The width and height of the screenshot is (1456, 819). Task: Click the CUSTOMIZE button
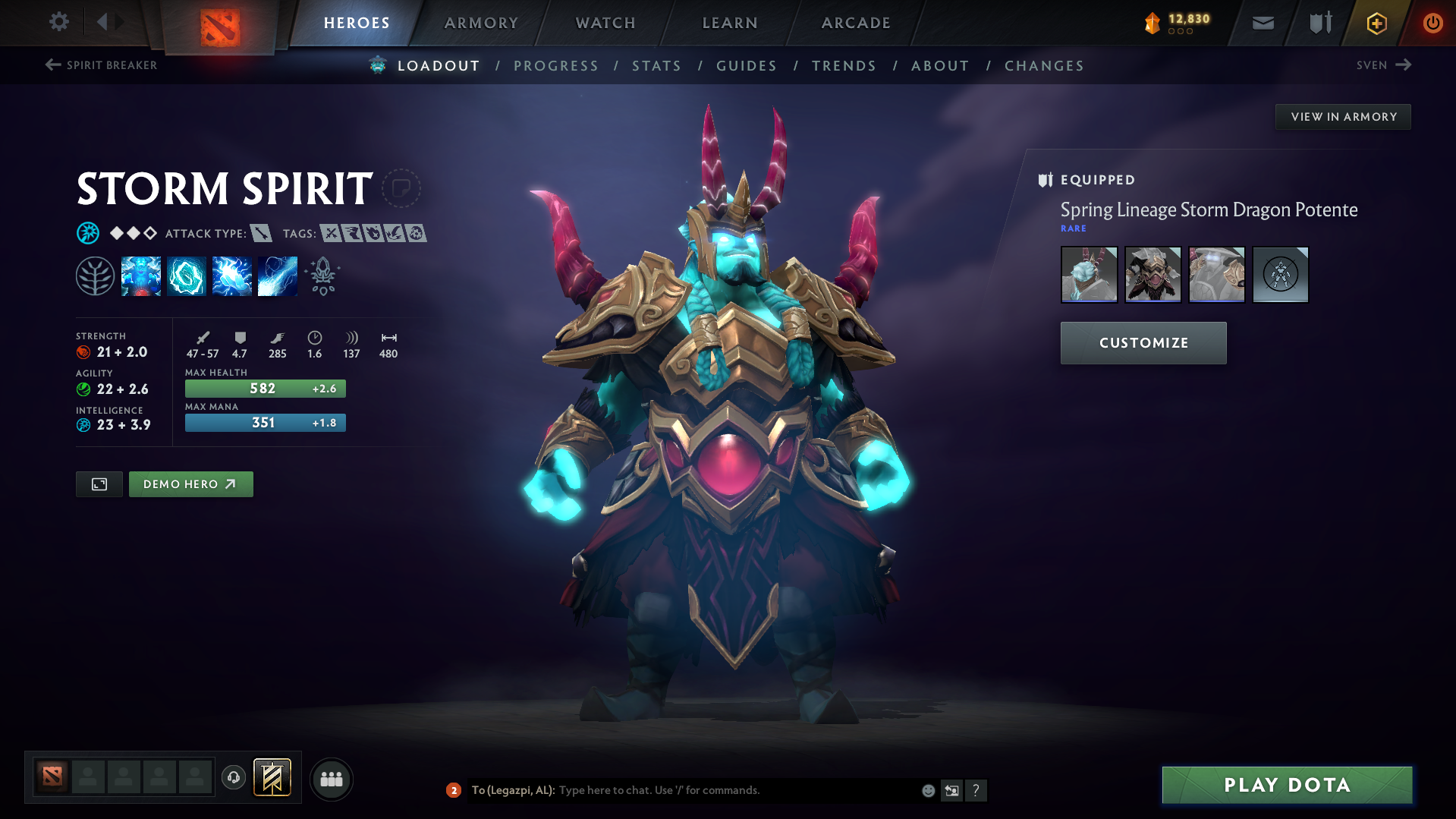[1143, 342]
